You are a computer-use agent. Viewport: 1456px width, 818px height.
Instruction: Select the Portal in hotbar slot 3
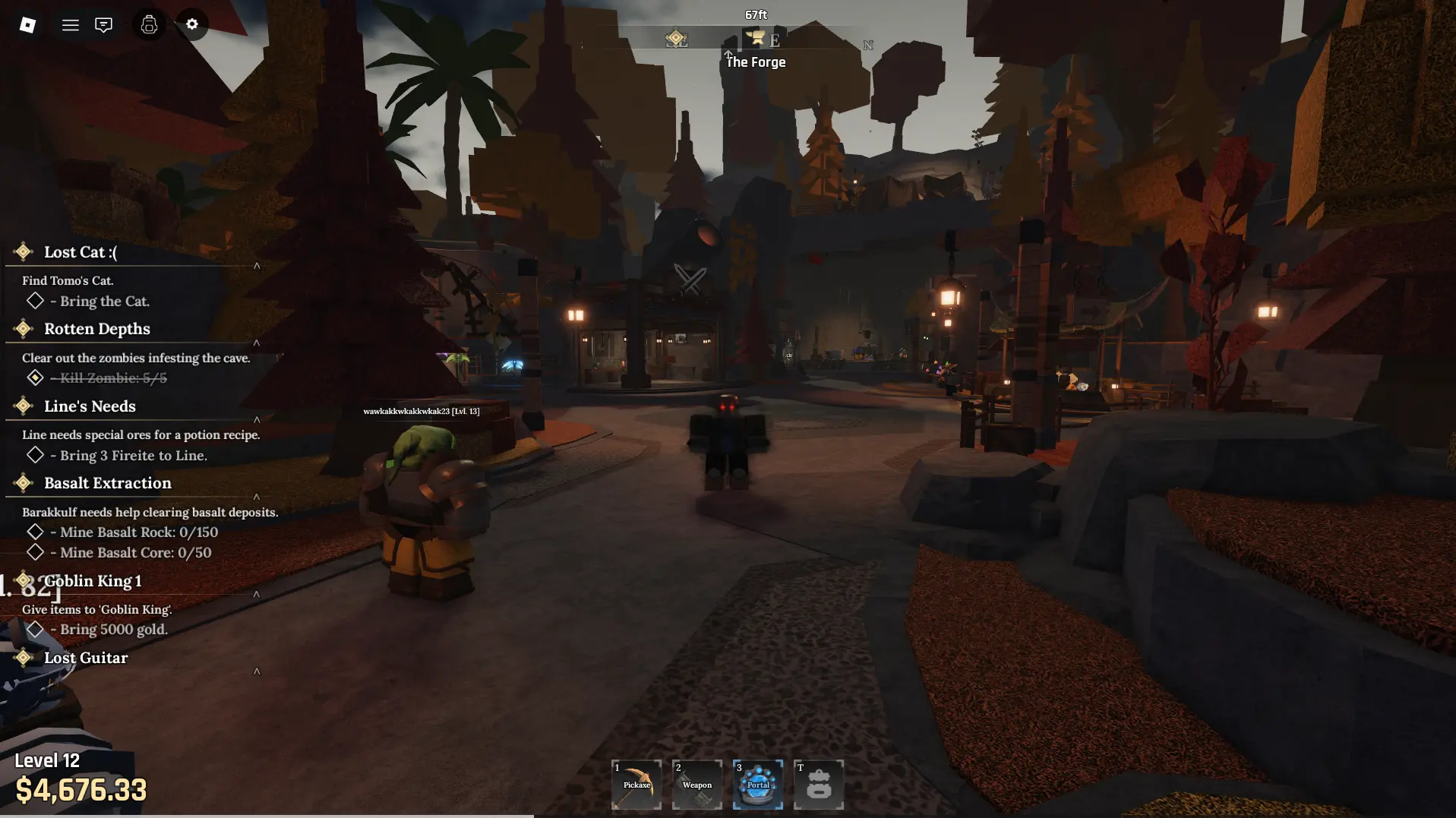tap(757, 784)
